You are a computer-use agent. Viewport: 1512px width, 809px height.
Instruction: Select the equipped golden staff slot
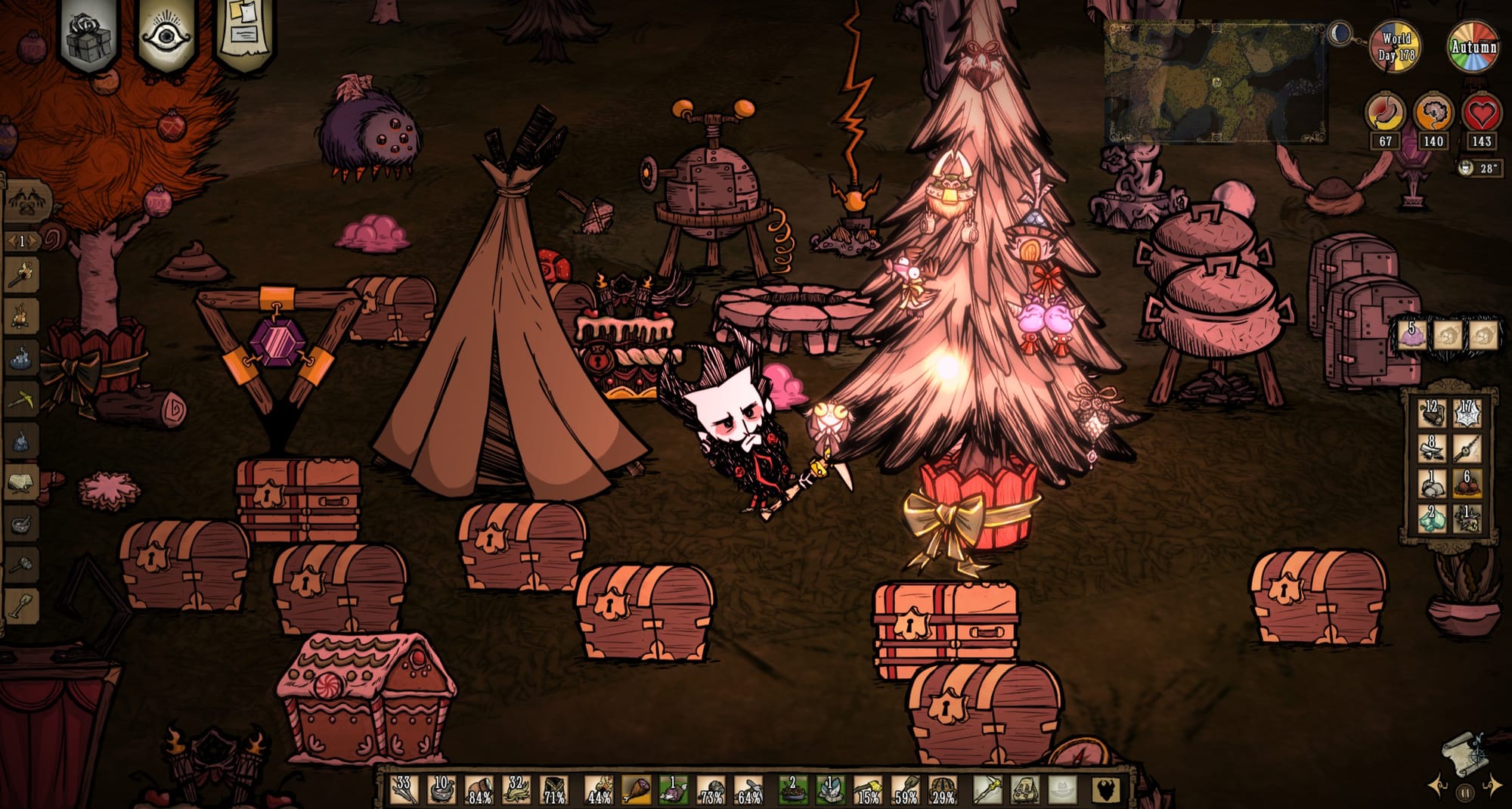coord(986,790)
